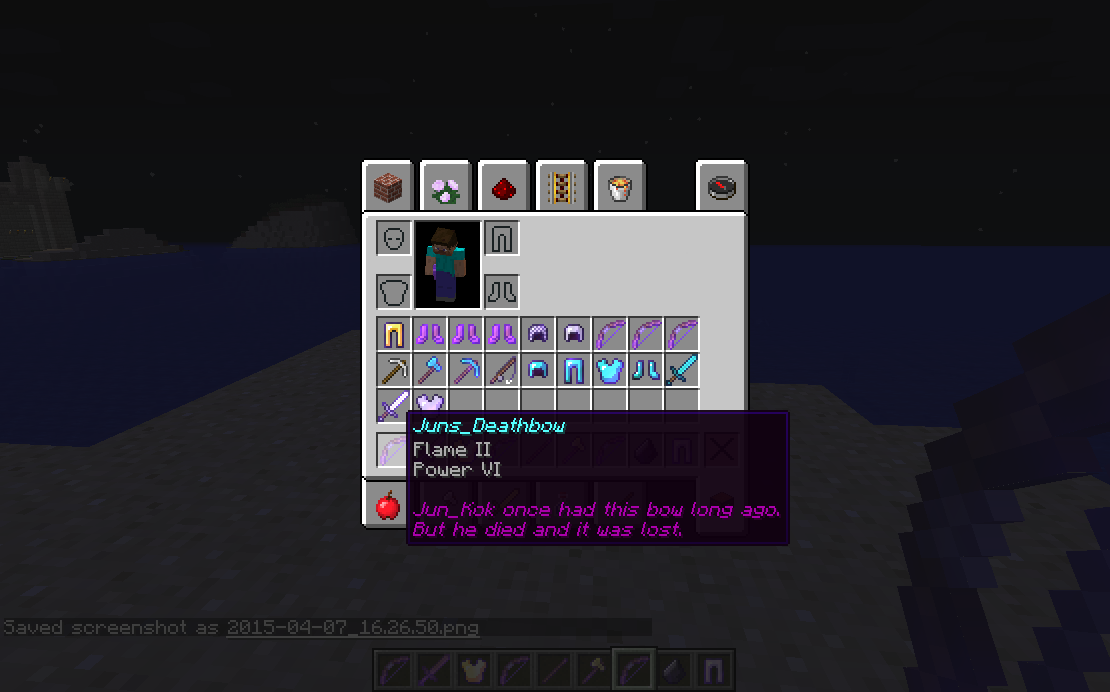Pick up the diamond sword

click(x=682, y=371)
